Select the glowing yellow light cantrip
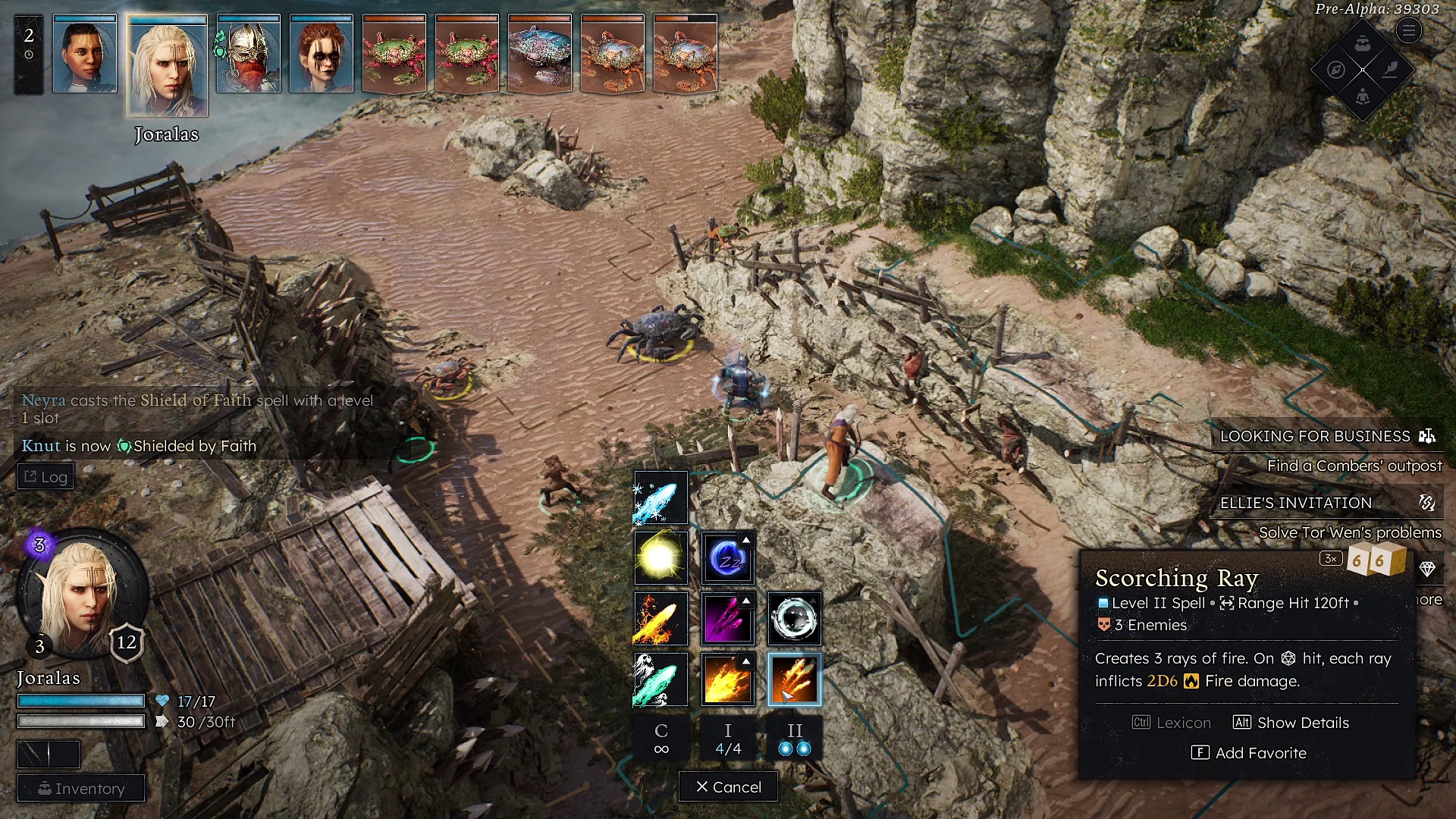The width and height of the screenshot is (1456, 819). click(661, 558)
